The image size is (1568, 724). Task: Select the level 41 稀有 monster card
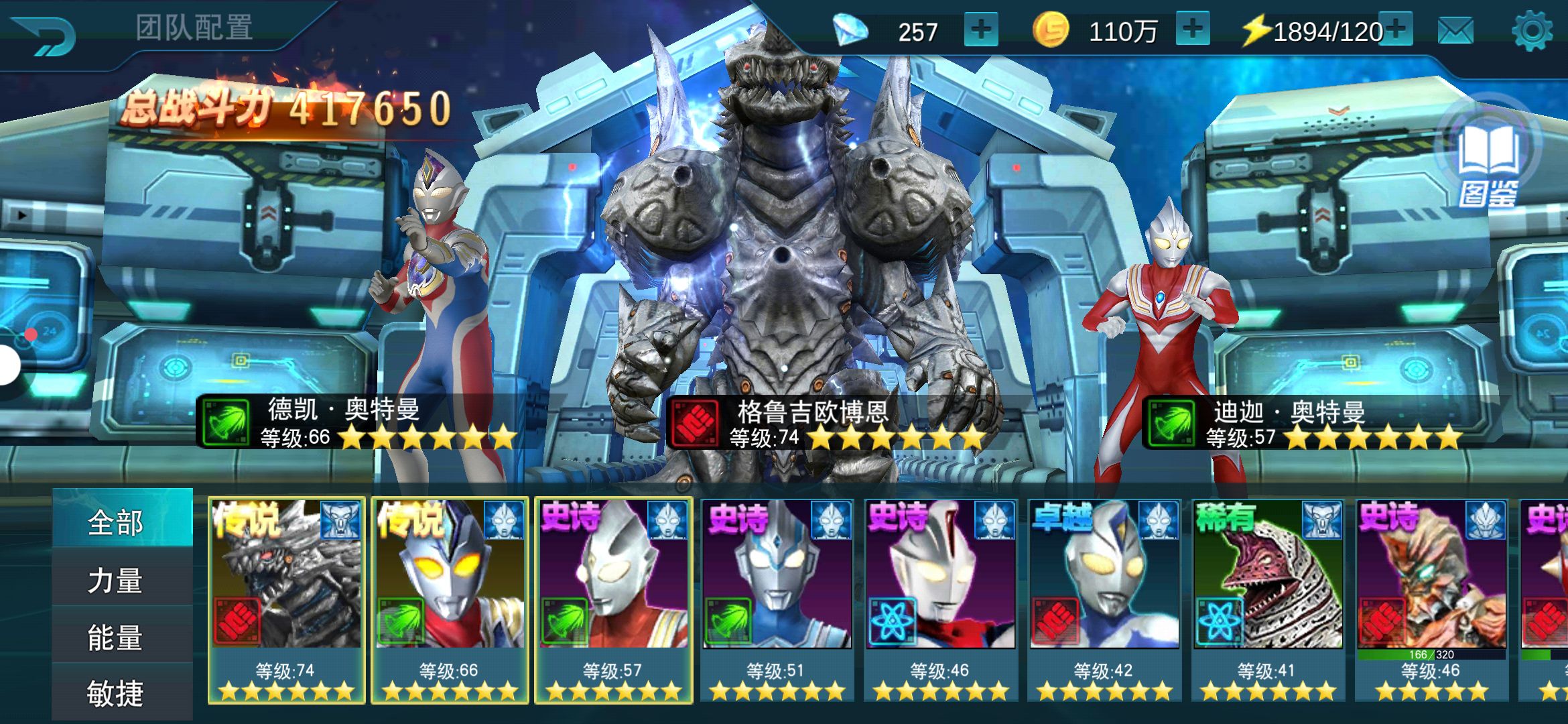(1267, 599)
